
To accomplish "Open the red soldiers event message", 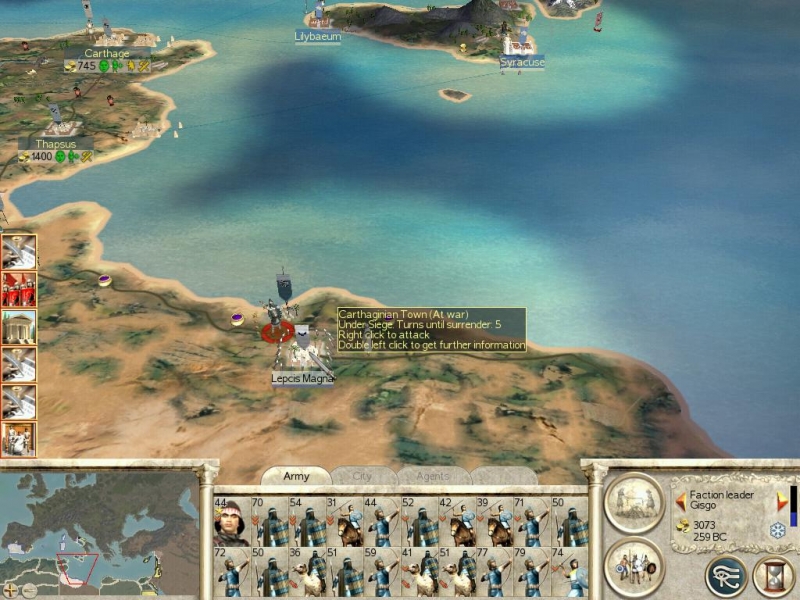I will pyautogui.click(x=19, y=289).
